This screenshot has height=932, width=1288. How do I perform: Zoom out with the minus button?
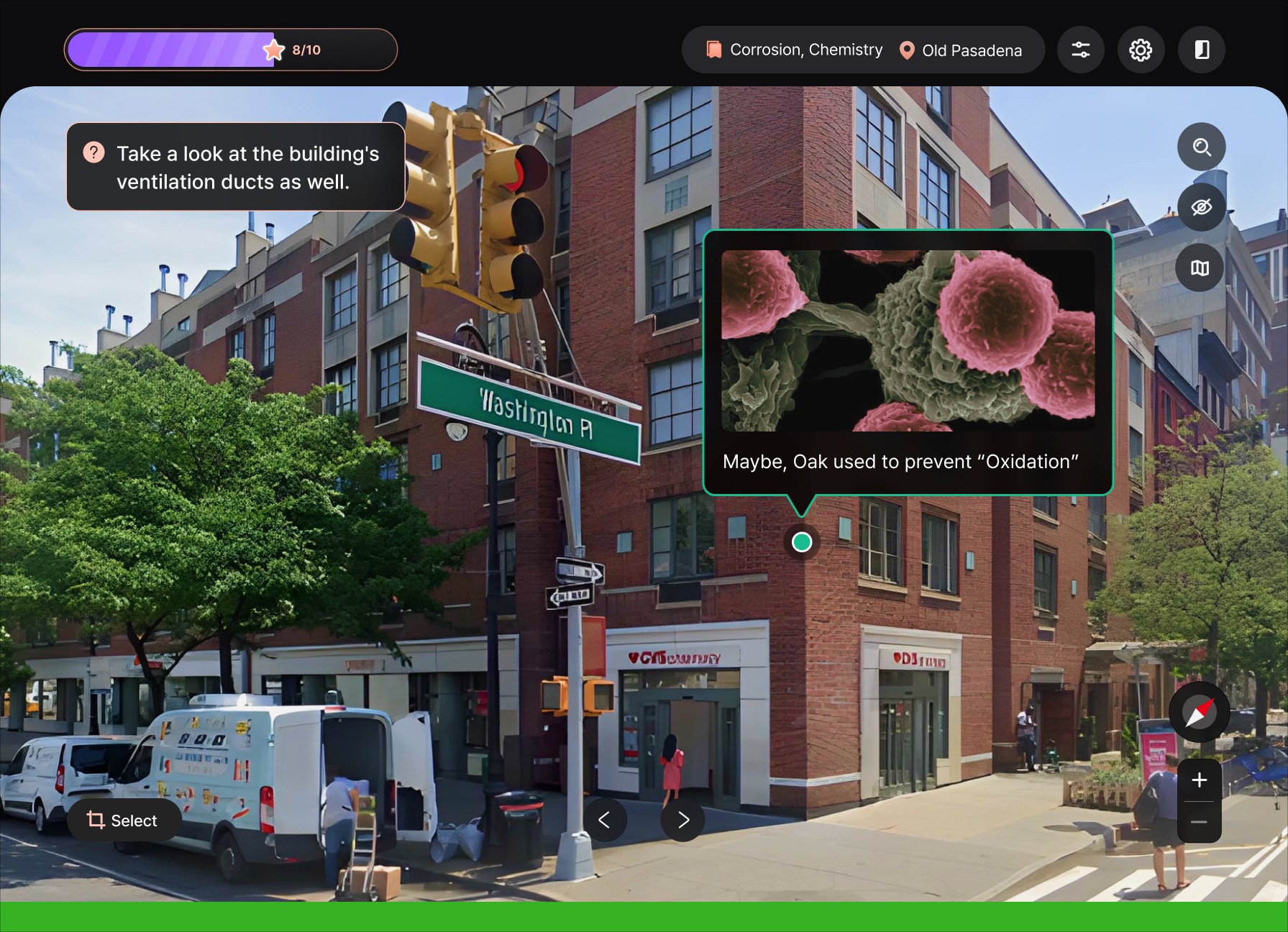[1200, 821]
